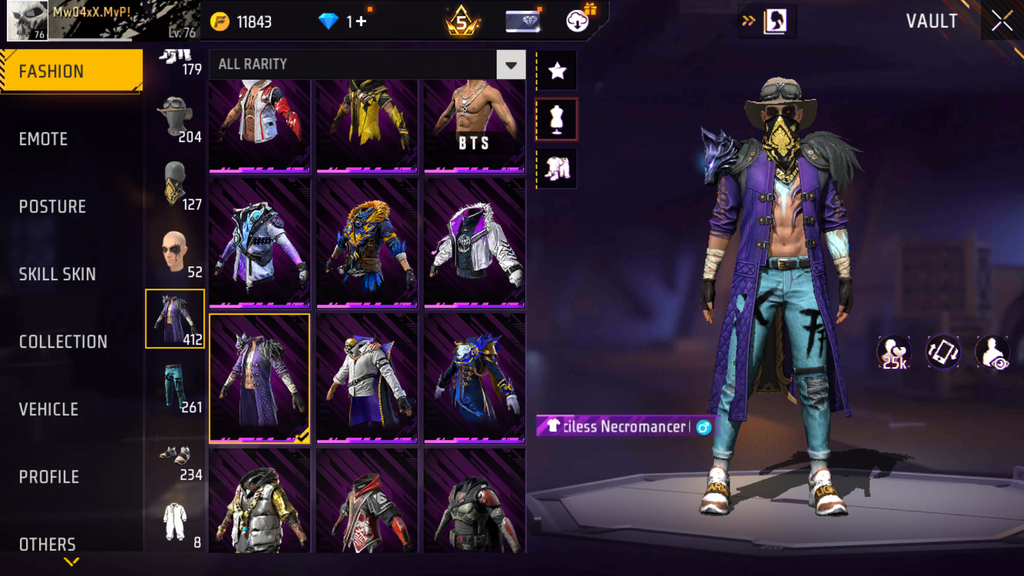Toggle the character visibility eye icon
Viewport: 1024px width, 576px height.
tap(991, 353)
